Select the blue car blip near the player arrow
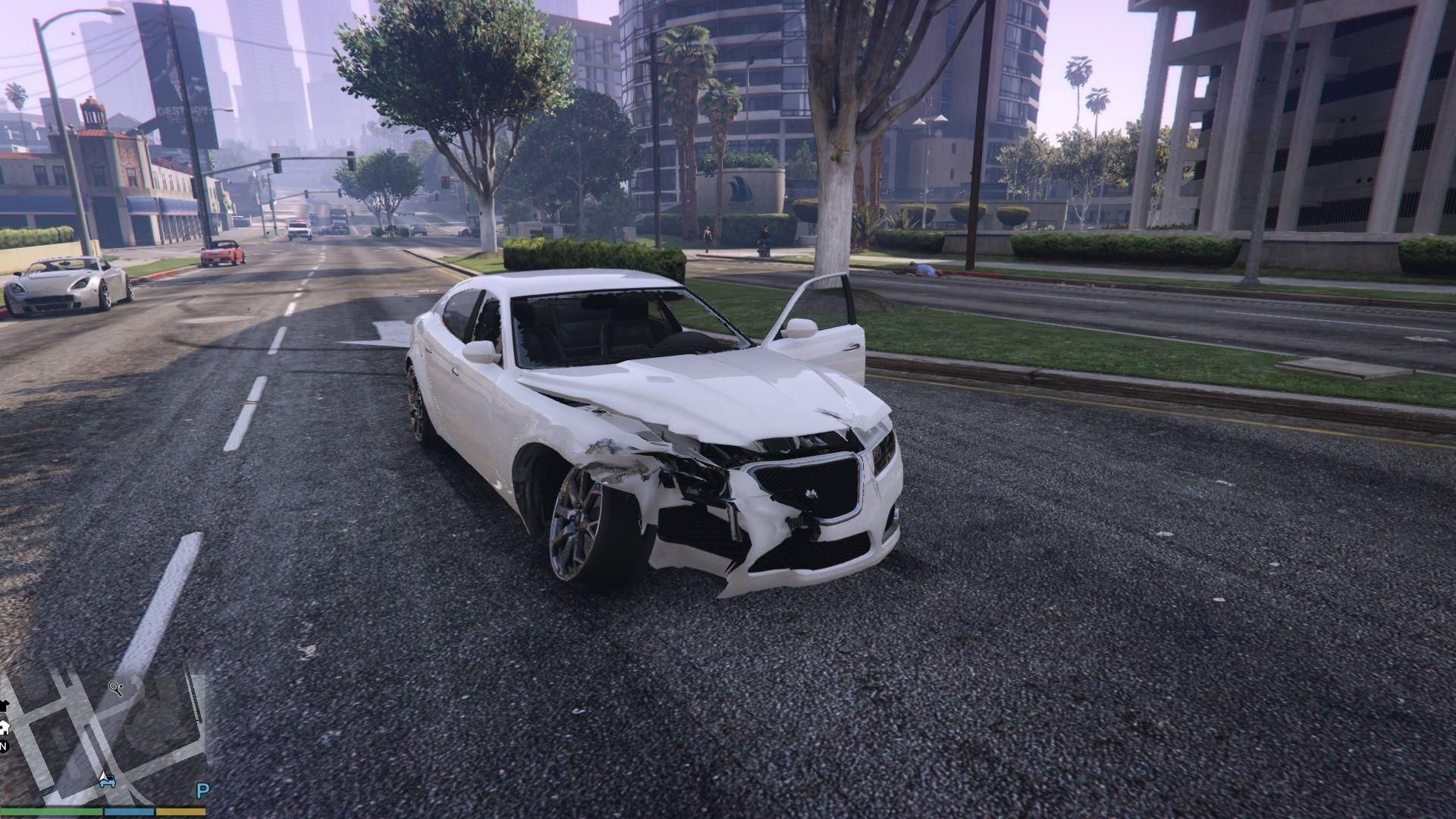 coord(108,782)
